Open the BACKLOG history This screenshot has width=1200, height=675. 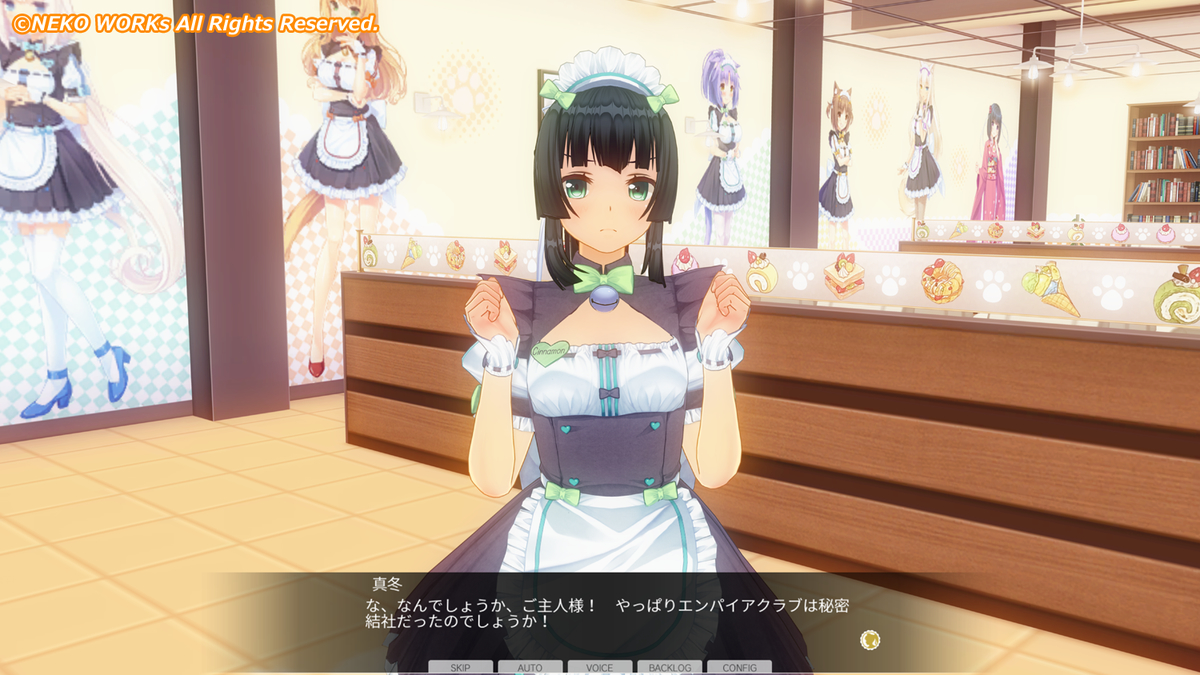tap(669, 667)
